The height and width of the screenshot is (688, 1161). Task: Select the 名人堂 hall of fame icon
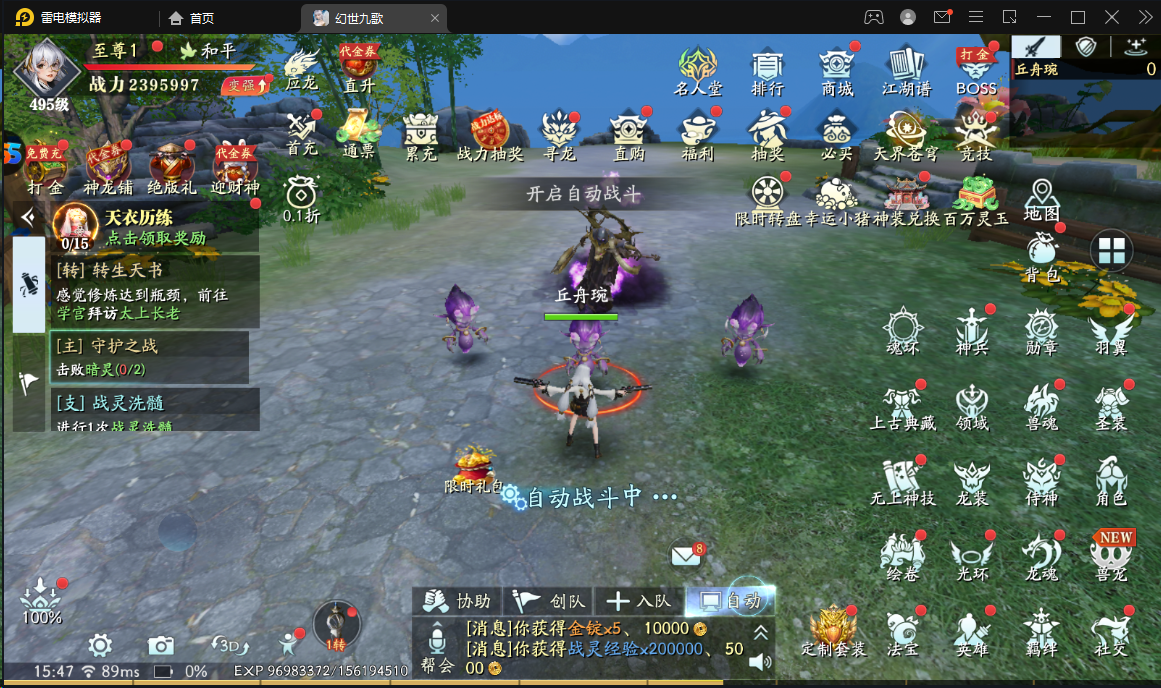click(x=697, y=70)
